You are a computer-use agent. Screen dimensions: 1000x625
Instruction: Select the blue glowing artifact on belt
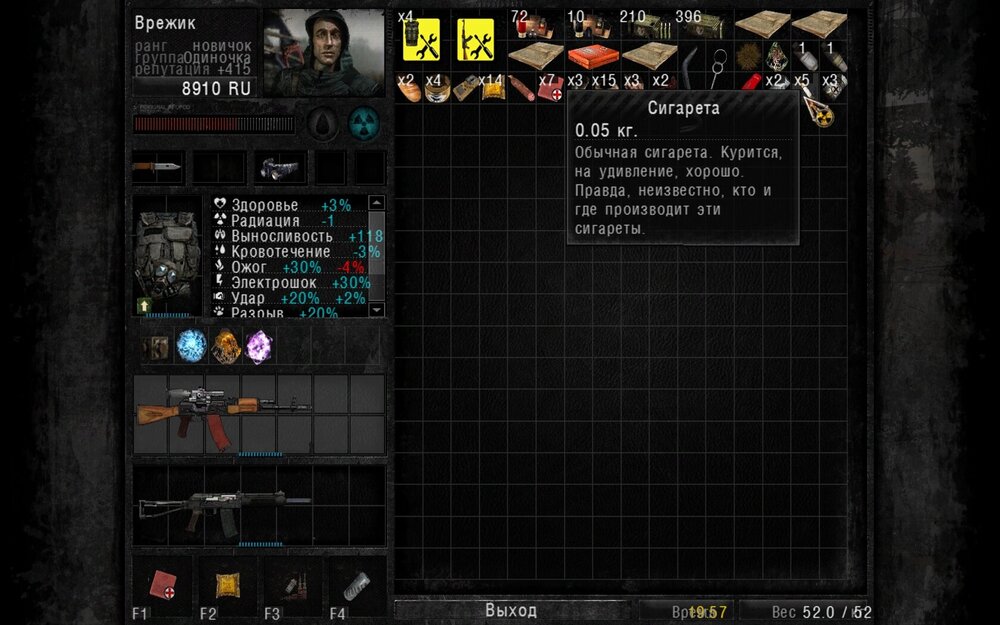(190, 346)
